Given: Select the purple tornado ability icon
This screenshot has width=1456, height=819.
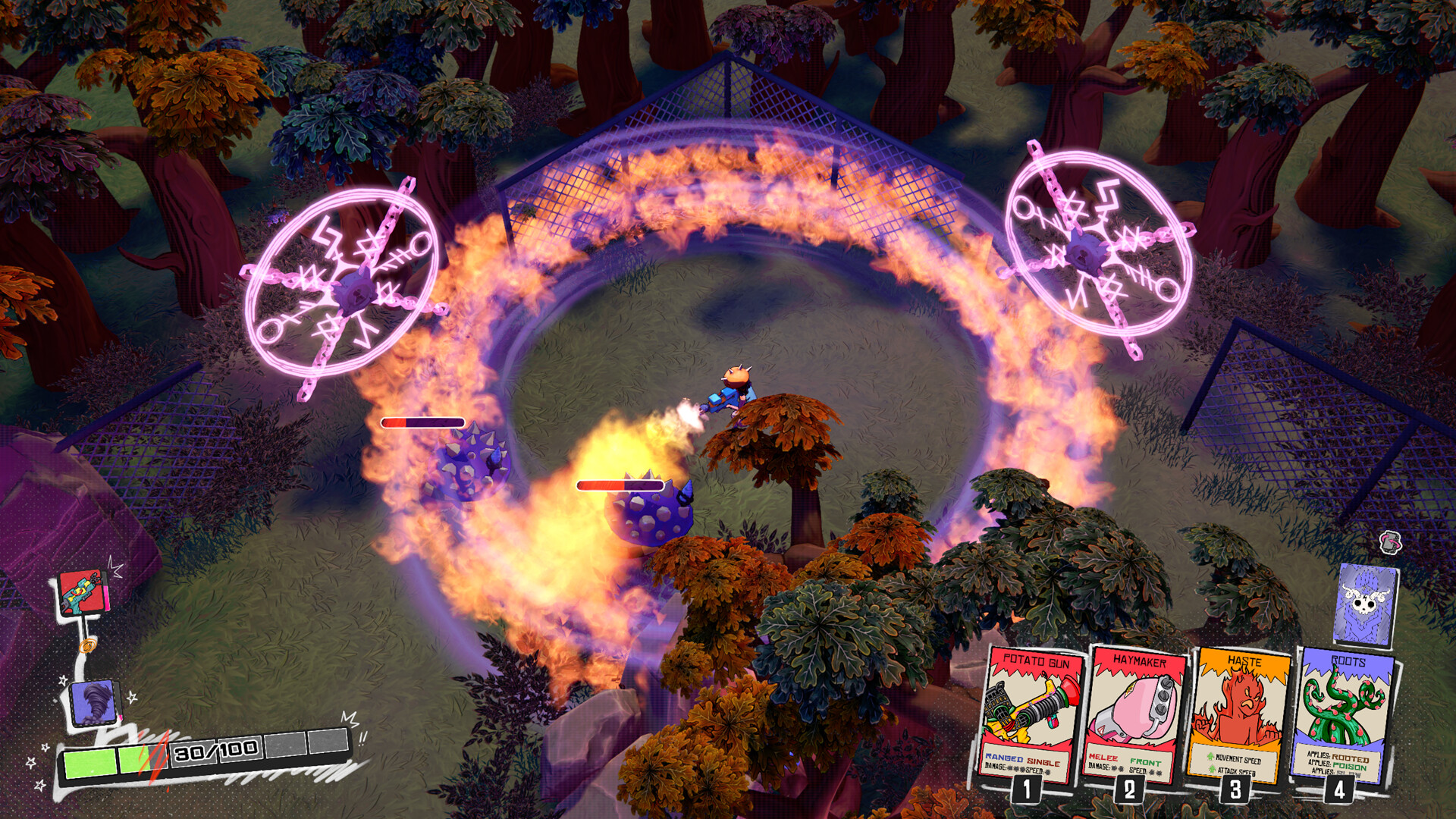Looking at the screenshot, I should pos(92,703).
